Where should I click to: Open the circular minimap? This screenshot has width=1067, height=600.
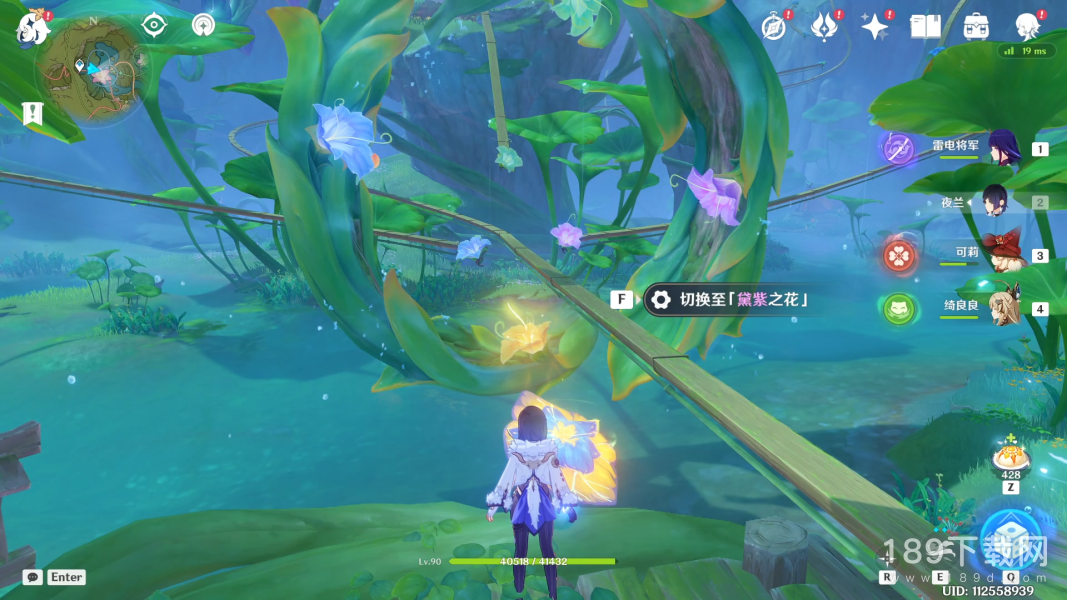[x=91, y=70]
